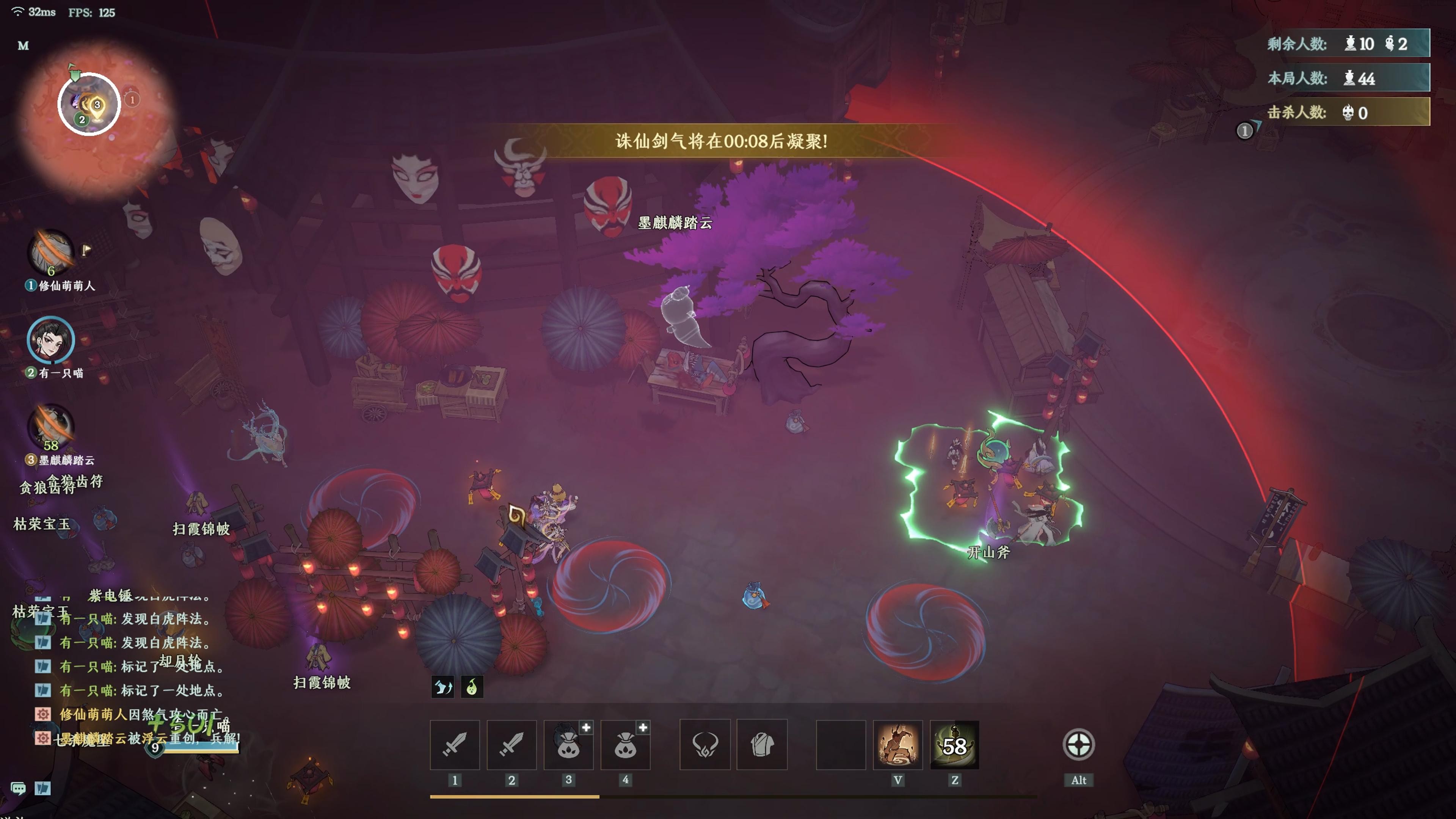Click the green flame buff icon
1456x819 pixels.
tap(472, 687)
